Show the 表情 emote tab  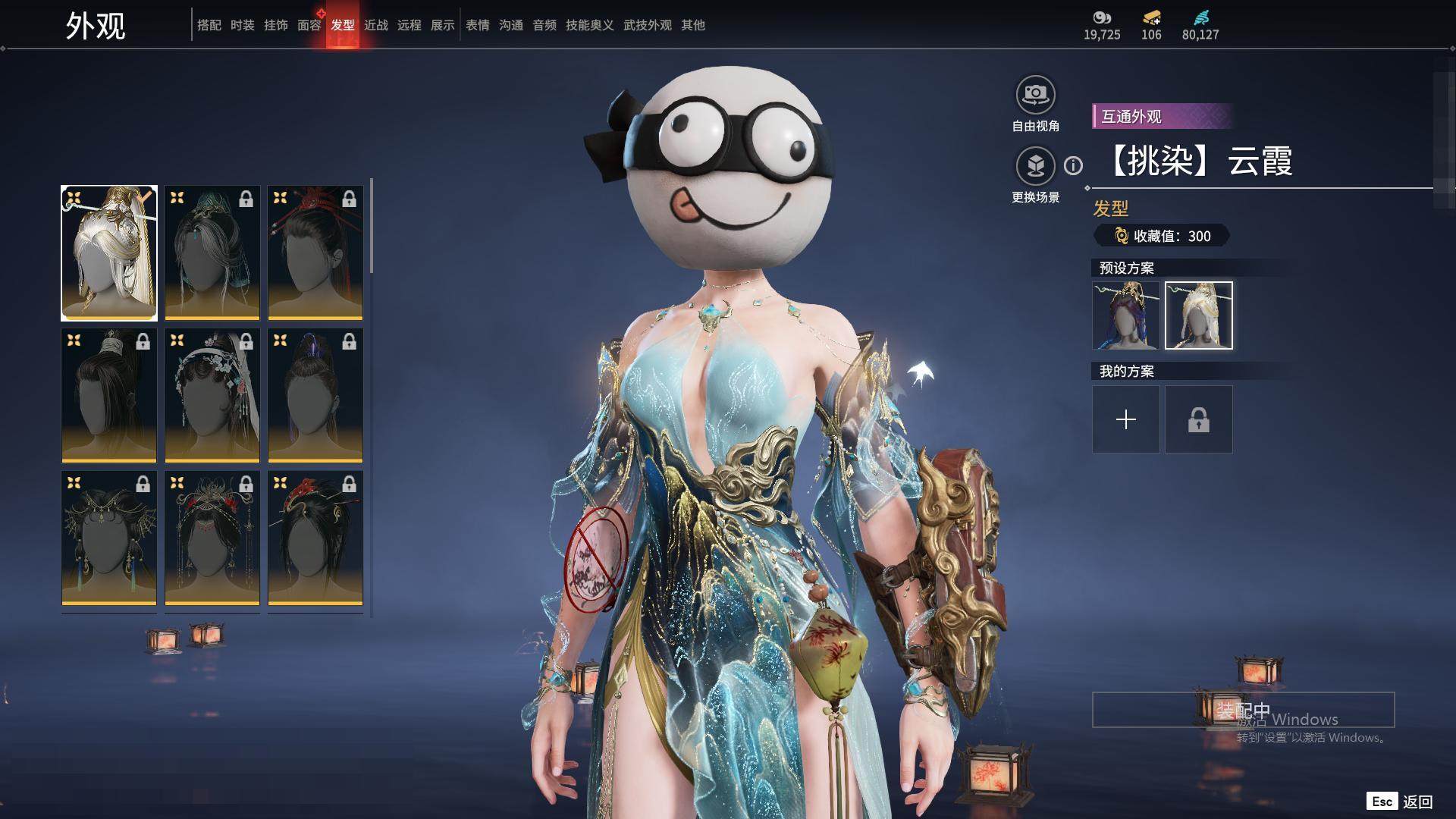477,25
